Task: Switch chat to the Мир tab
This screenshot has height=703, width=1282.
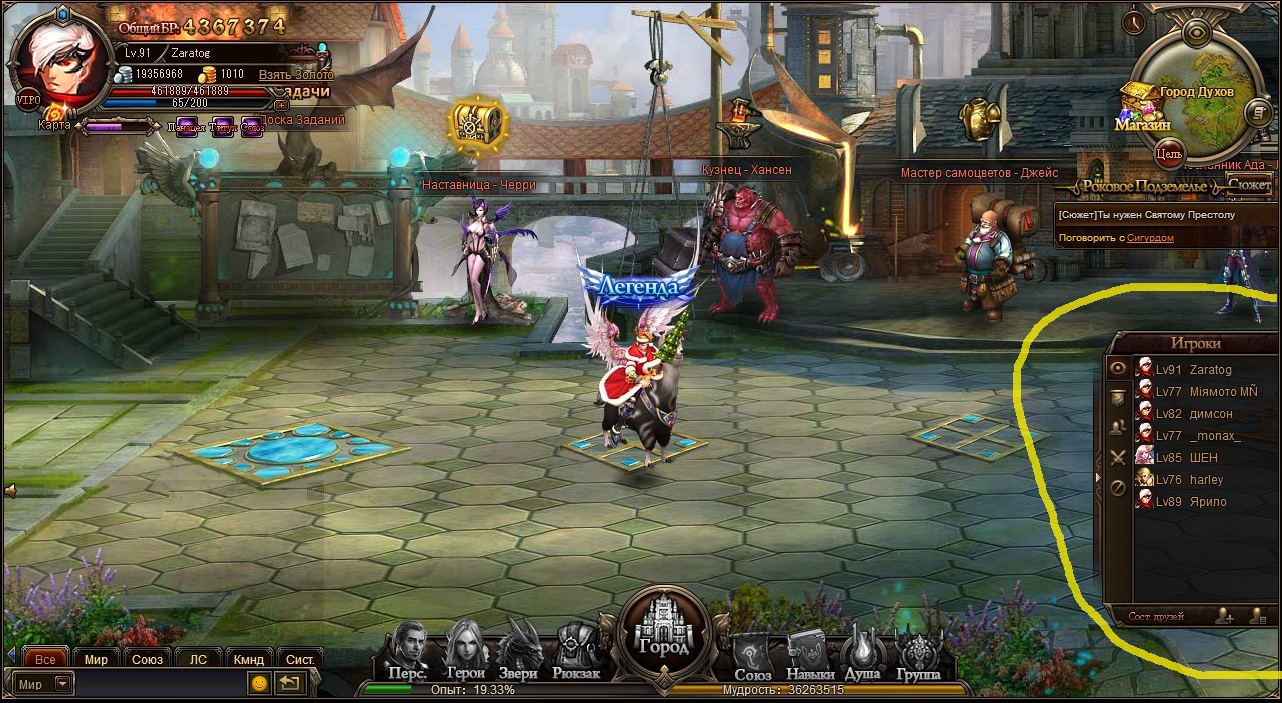Action: 96,659
